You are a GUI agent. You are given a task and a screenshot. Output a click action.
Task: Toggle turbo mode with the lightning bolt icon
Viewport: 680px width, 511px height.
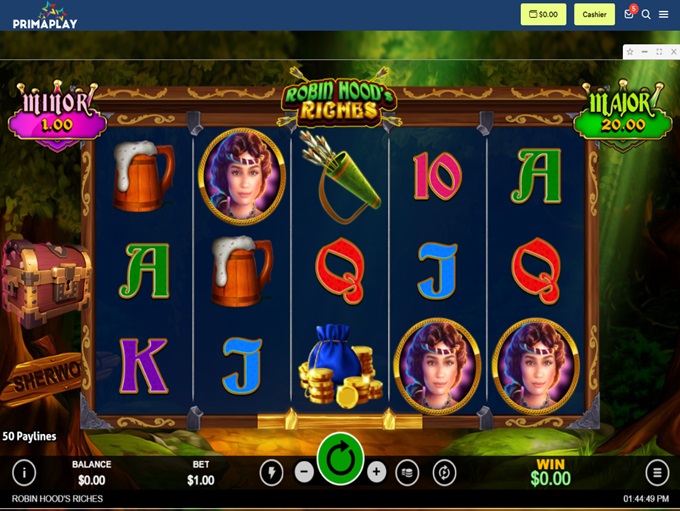(x=271, y=472)
